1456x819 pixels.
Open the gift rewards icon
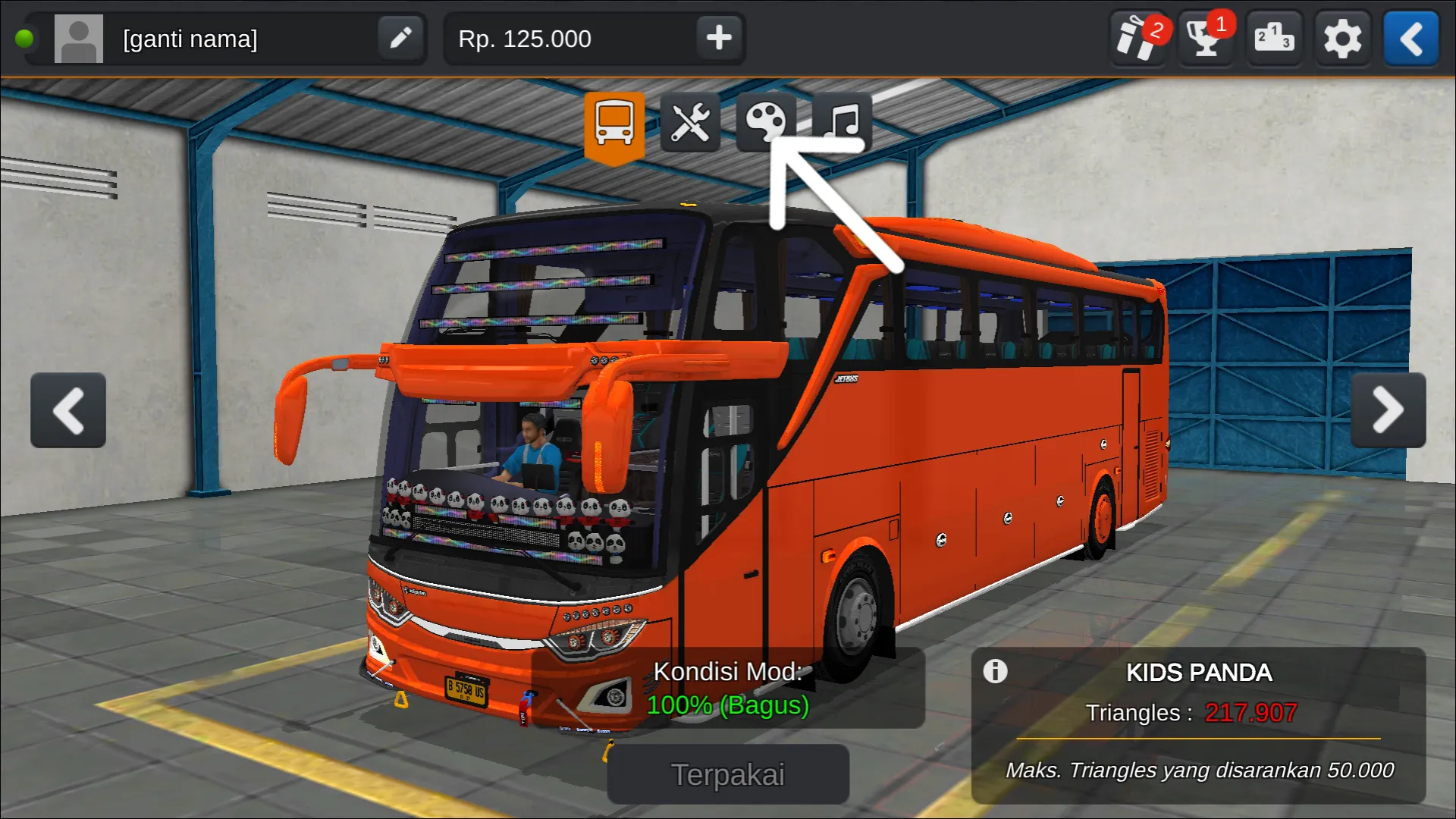(1137, 38)
